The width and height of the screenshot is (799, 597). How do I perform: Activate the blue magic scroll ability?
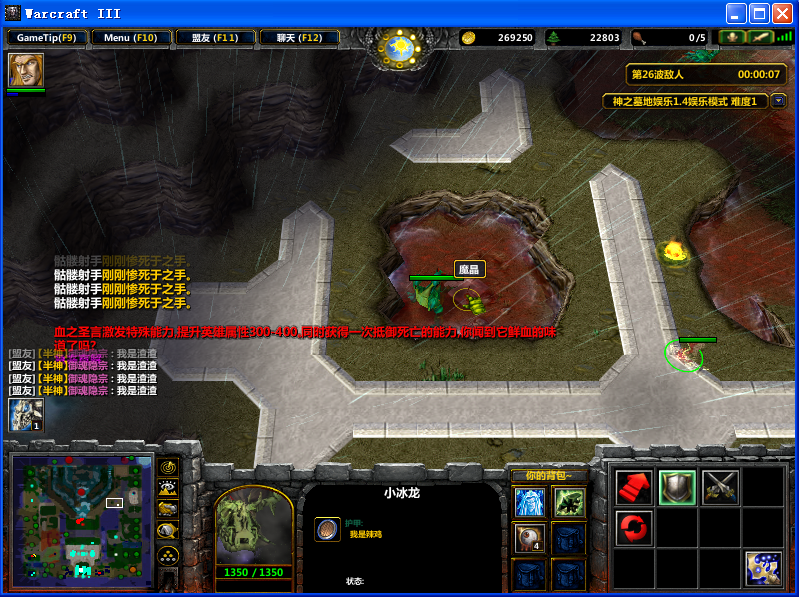(x=763, y=568)
